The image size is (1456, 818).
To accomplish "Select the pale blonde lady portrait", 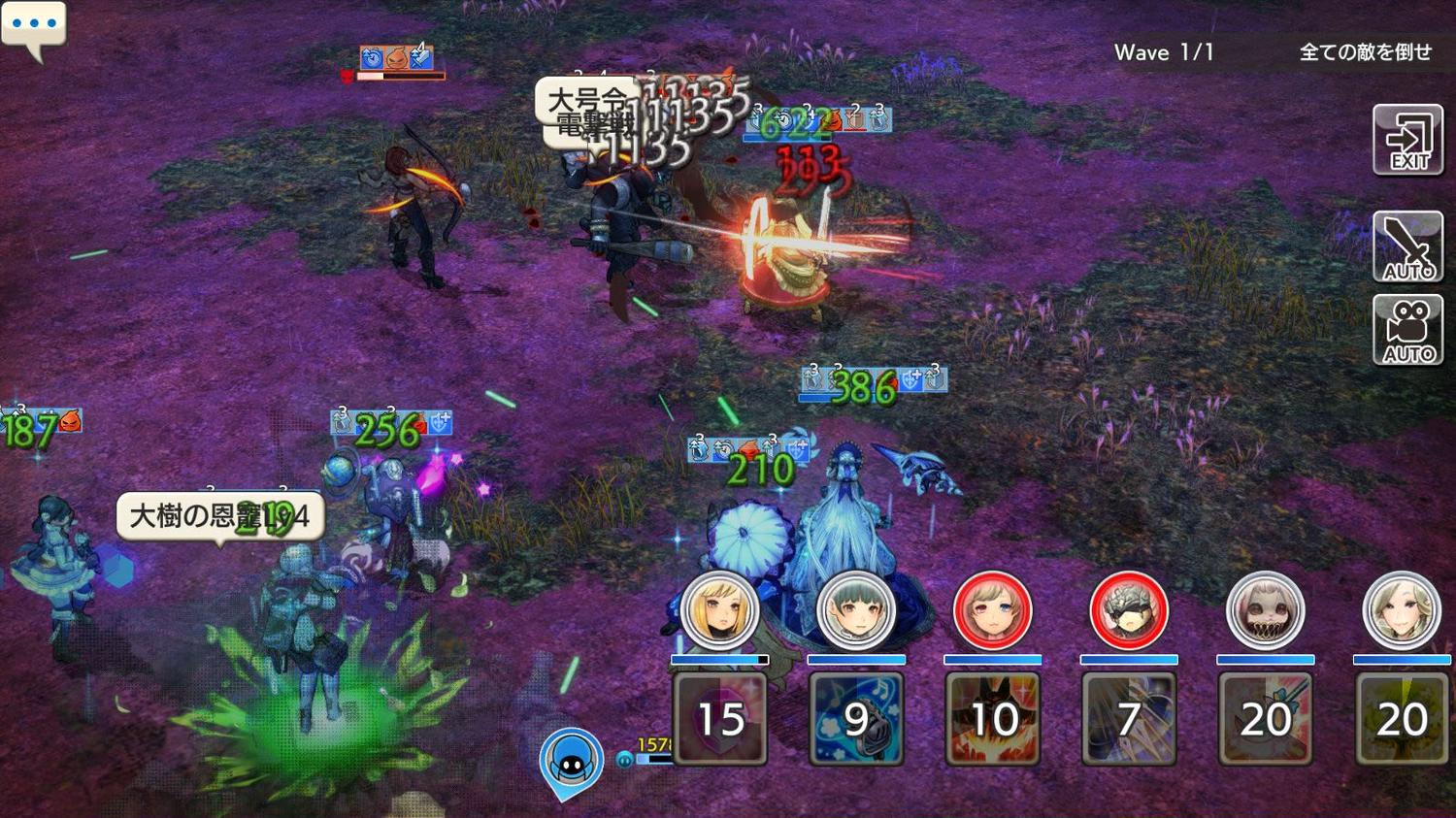I will point(1401,610).
